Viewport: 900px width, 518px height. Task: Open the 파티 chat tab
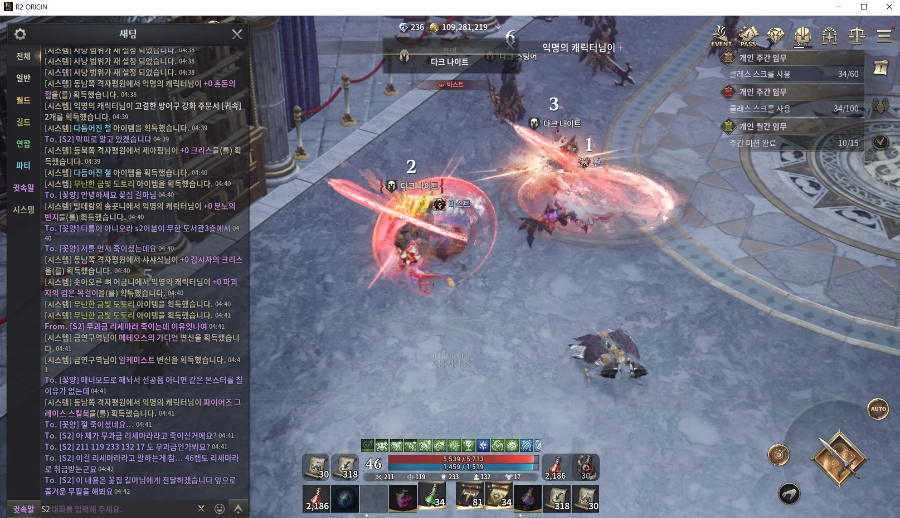[23, 165]
